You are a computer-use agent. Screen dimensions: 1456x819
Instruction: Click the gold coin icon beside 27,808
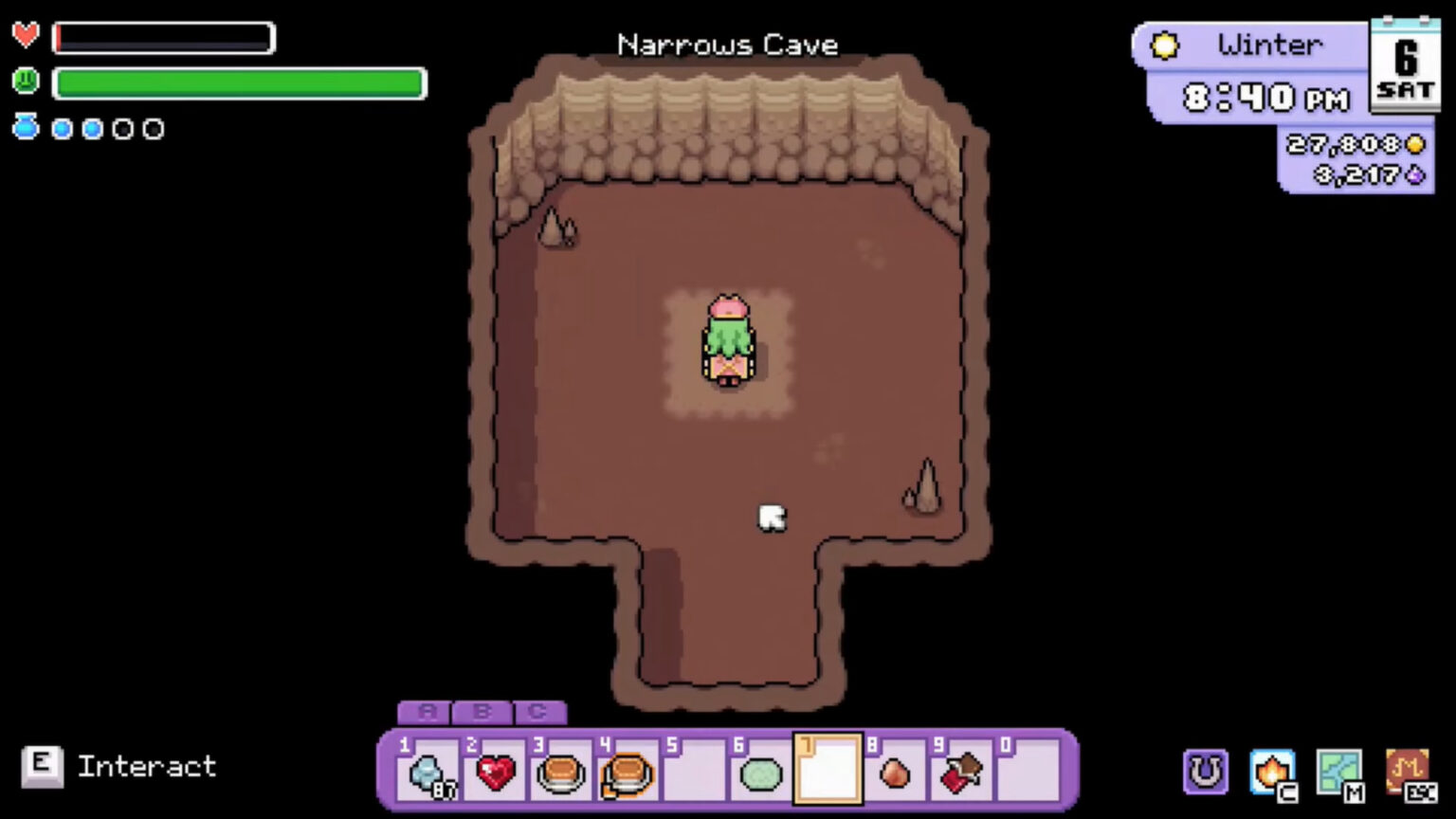point(1414,144)
